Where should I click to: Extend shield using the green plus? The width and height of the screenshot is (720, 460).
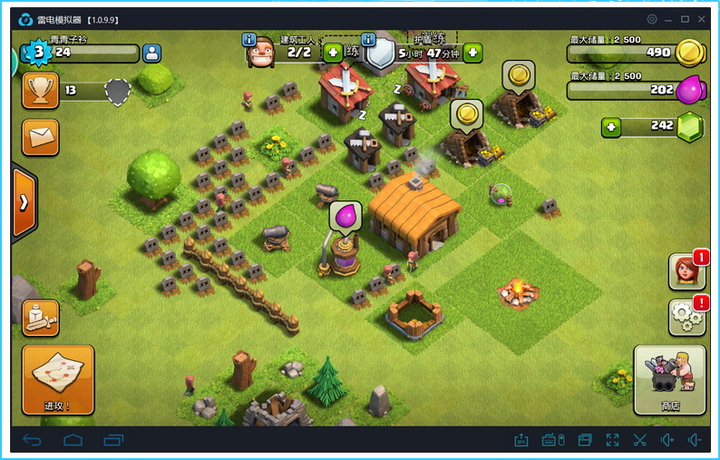click(472, 52)
